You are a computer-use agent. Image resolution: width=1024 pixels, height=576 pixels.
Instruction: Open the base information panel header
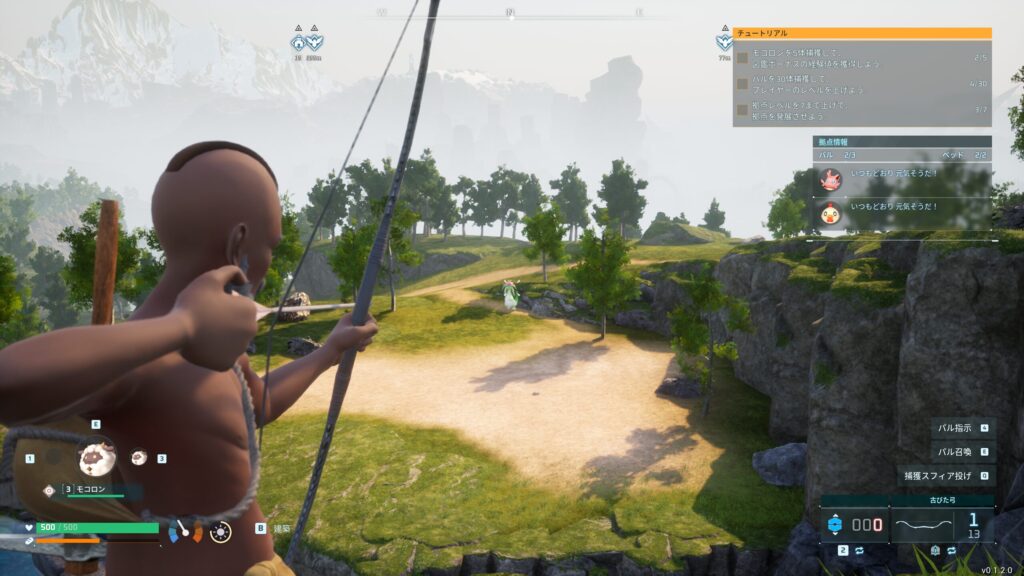901,142
